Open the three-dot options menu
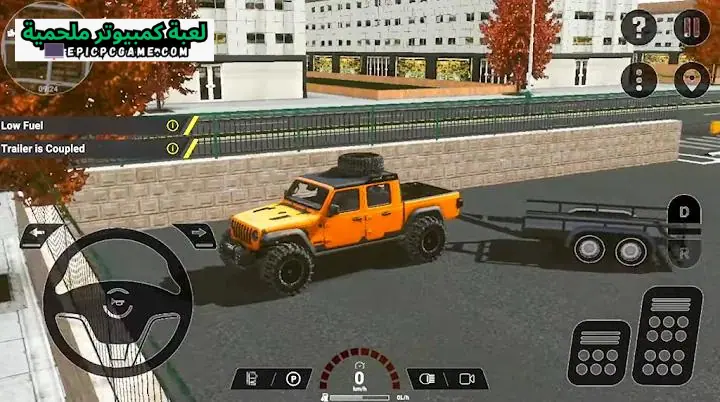This screenshot has width=720, height=402. pos(639,80)
